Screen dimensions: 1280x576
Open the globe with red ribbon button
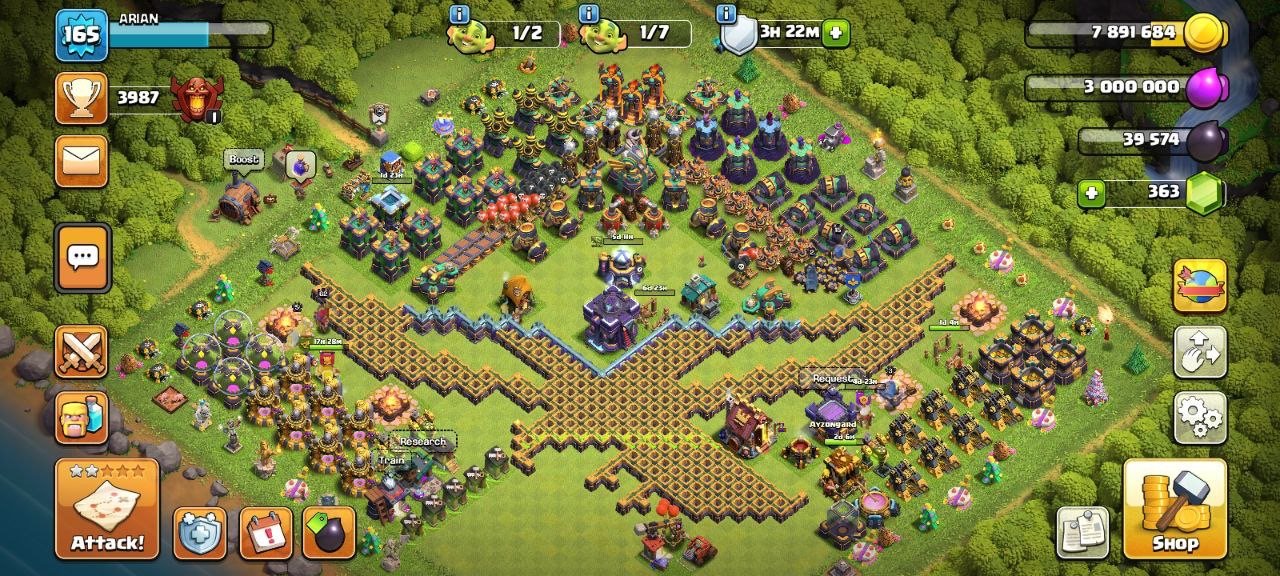point(1199,286)
